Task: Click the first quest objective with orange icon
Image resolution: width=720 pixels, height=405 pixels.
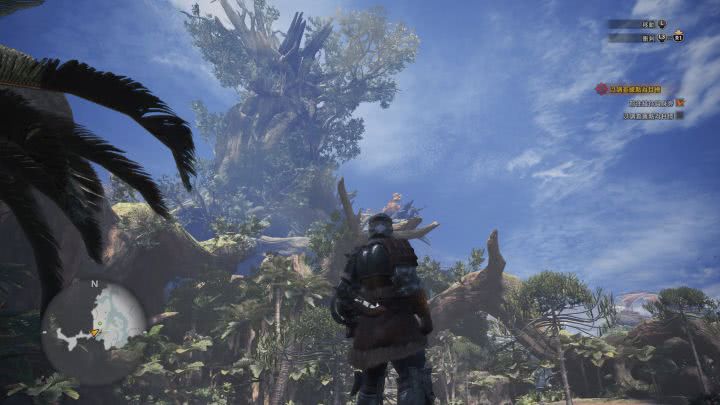Action: click(654, 102)
